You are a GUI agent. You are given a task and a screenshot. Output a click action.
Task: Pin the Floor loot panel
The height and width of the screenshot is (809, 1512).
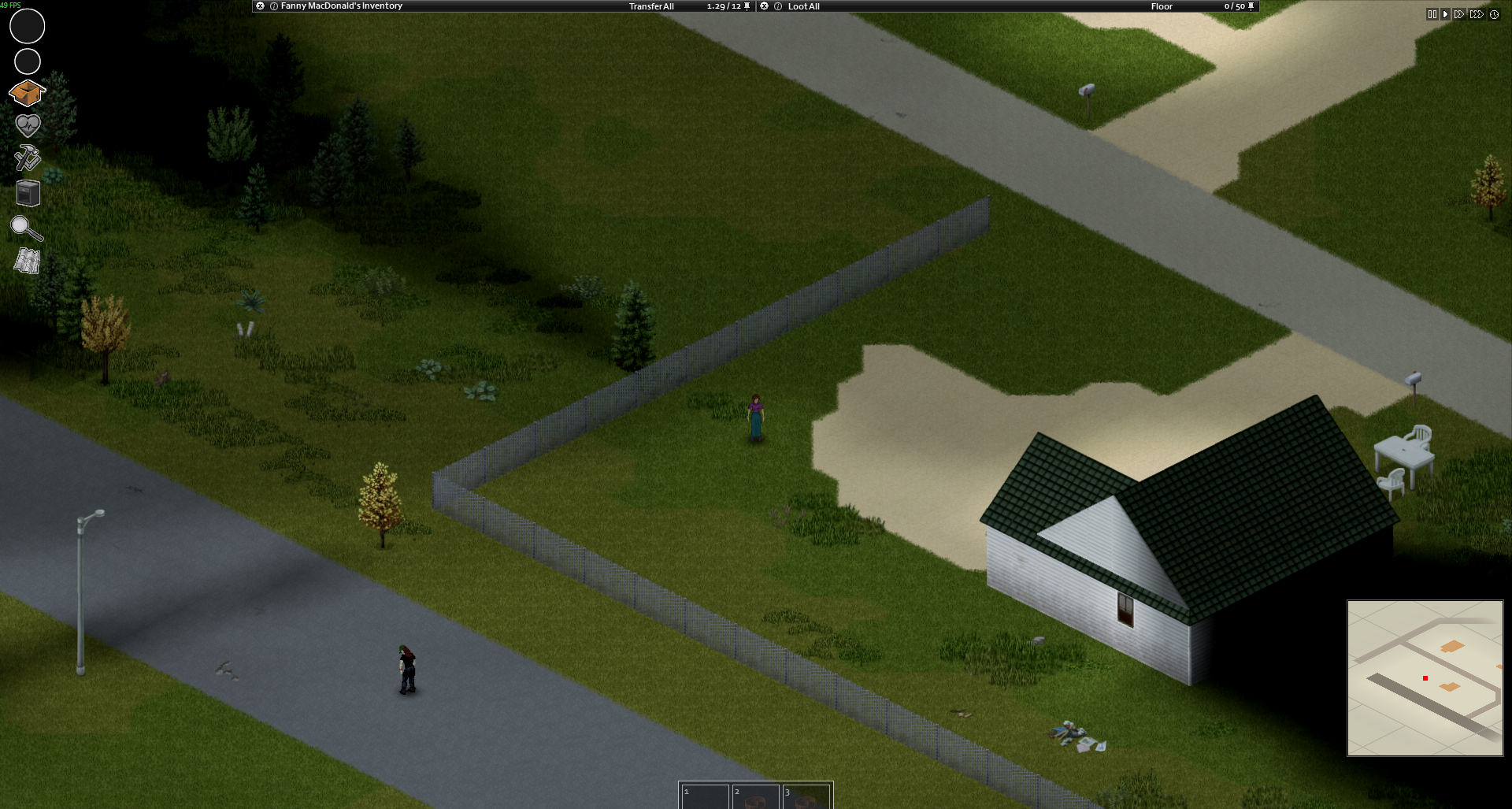click(1251, 6)
